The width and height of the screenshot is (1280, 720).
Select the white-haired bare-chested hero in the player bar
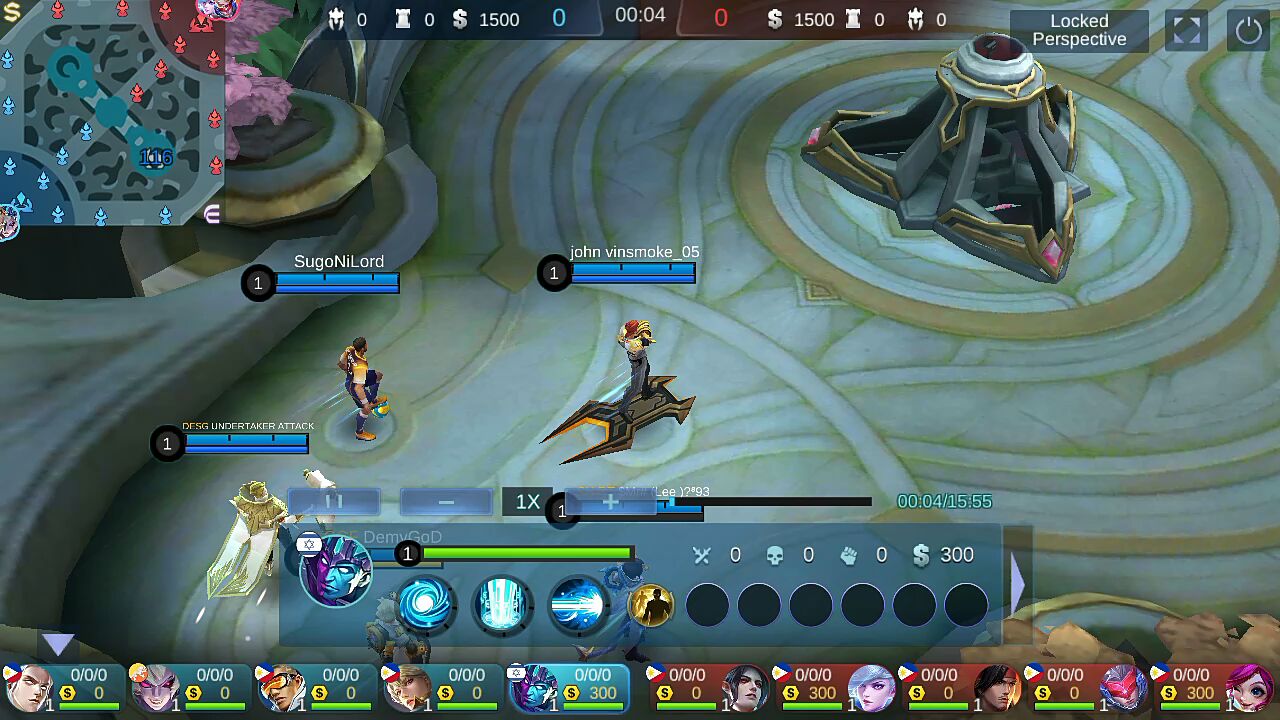tap(28, 688)
